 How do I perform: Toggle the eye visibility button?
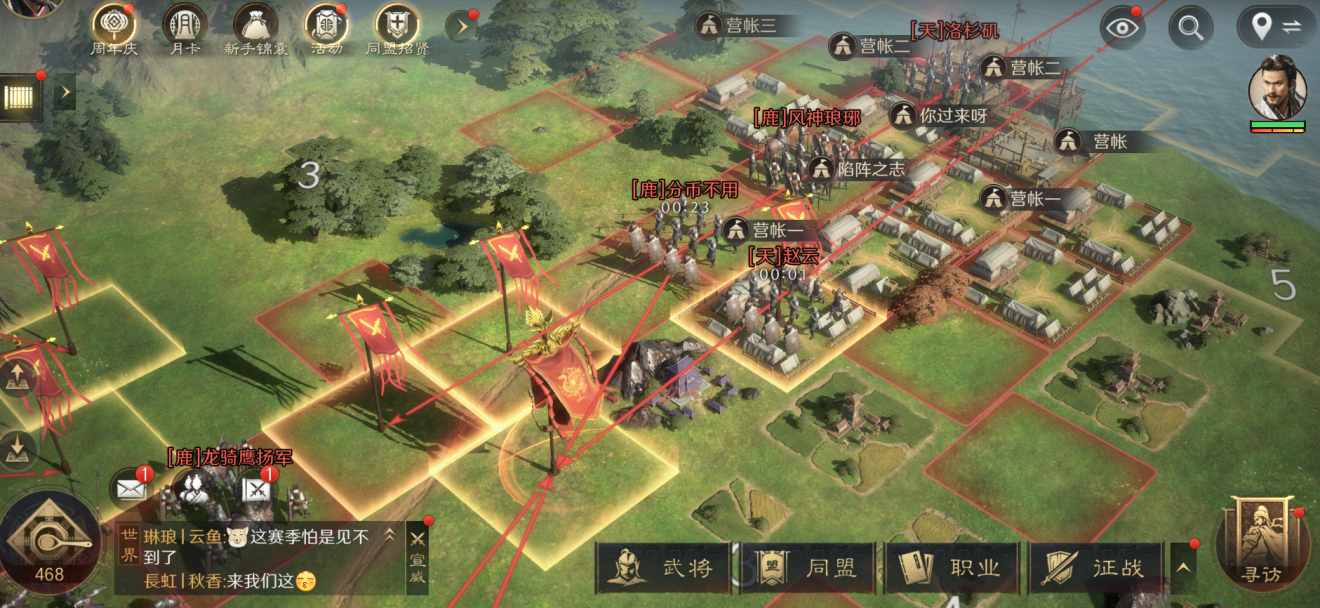pyautogui.click(x=1122, y=27)
